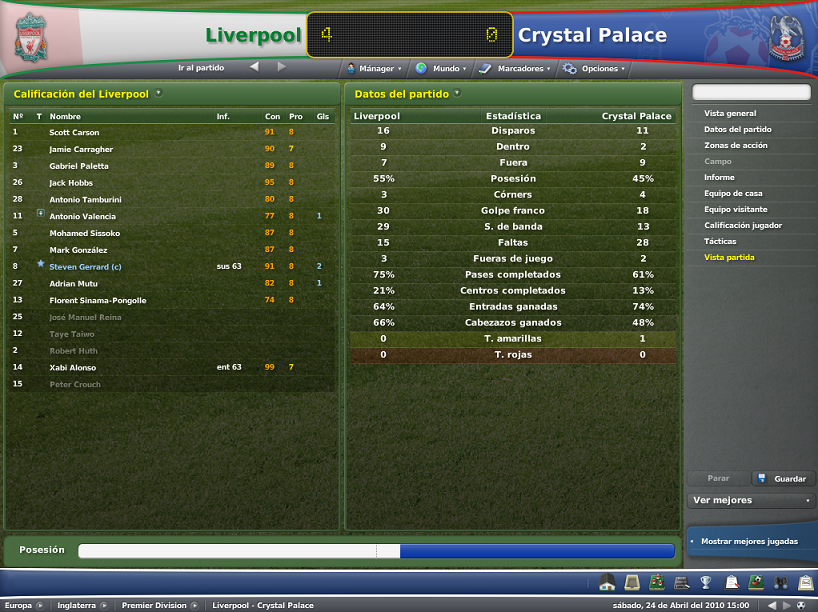Open the Mánager dropdown menu
Screen dimensions: 818x612
point(374,69)
